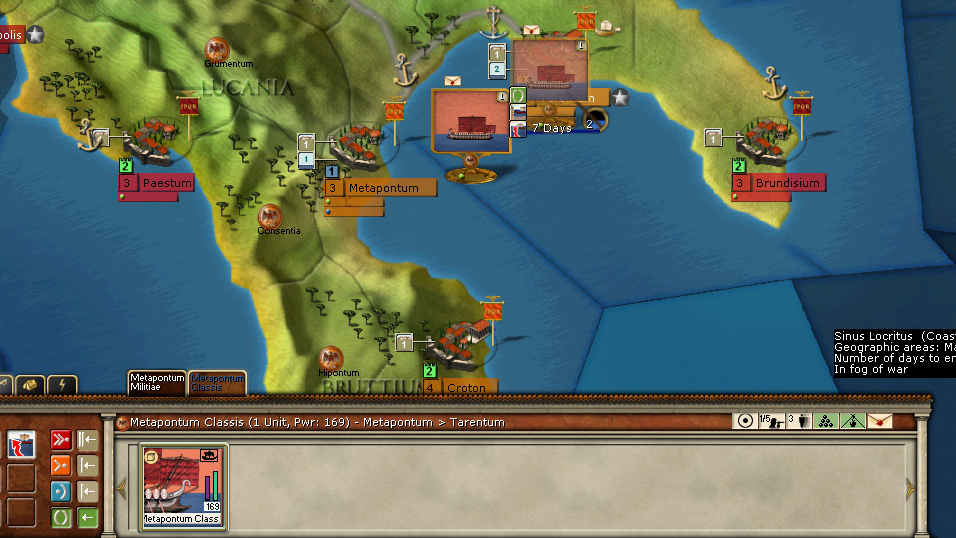
Task: Select the green passive posture button
Action: [x=59, y=516]
